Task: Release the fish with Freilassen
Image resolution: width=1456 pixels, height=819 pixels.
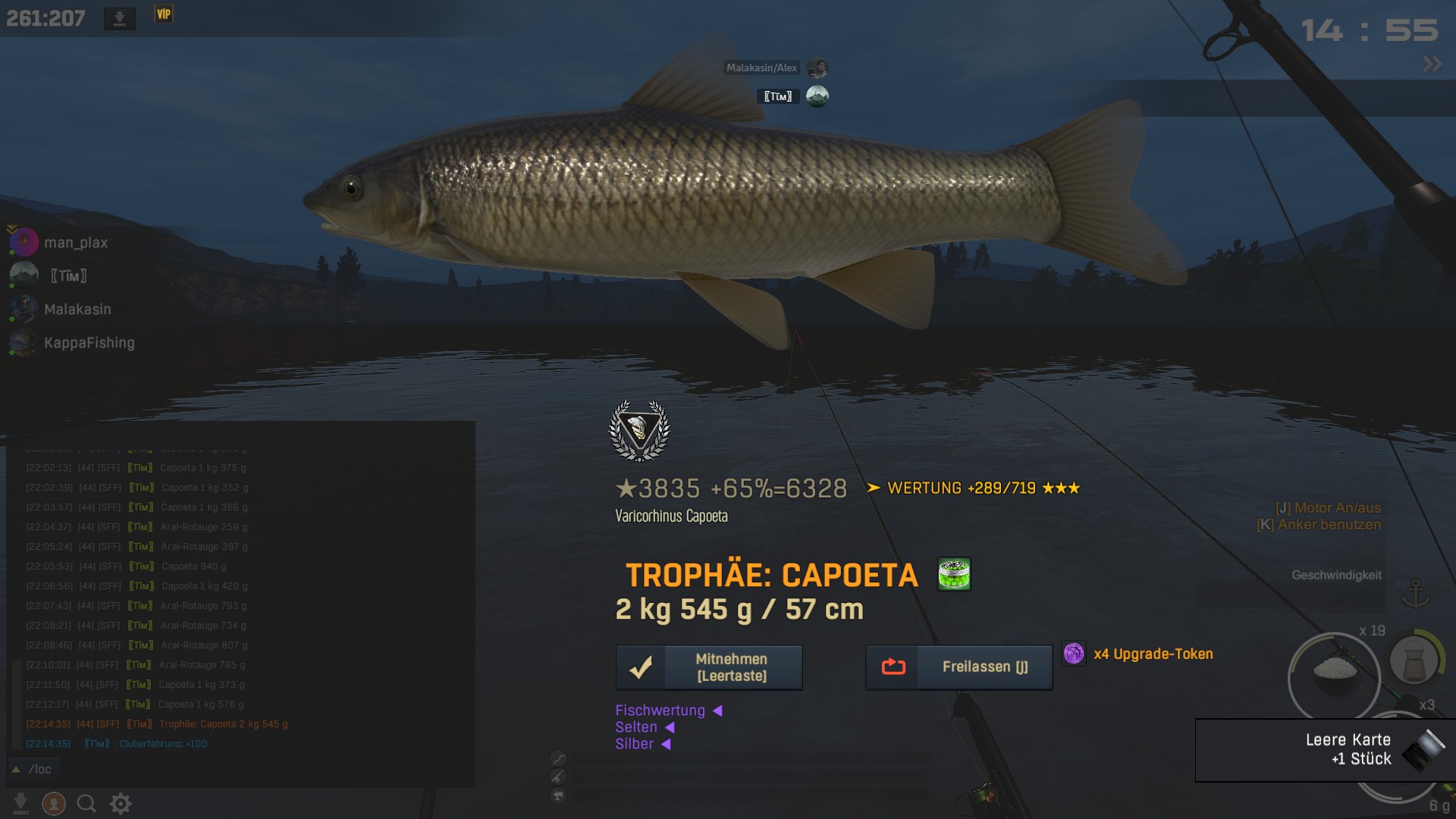Action: (x=959, y=667)
